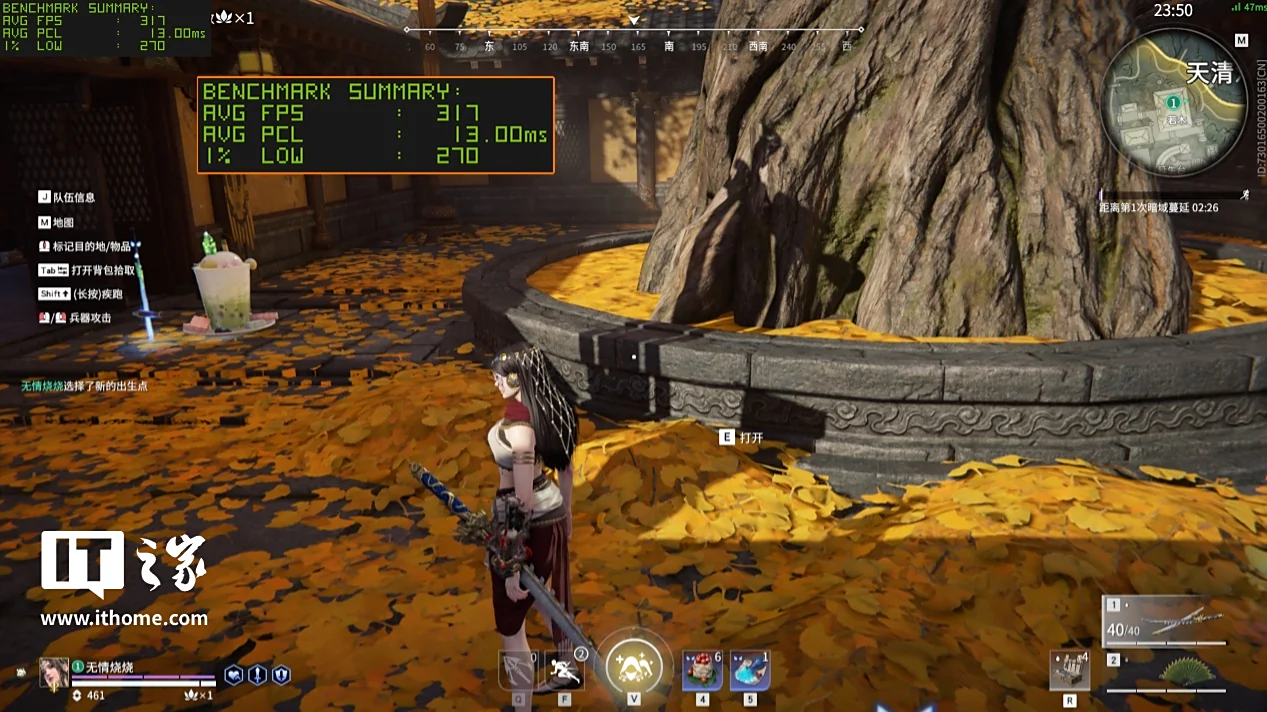
Task: Select the sword soul jade icon
Action: (257, 675)
